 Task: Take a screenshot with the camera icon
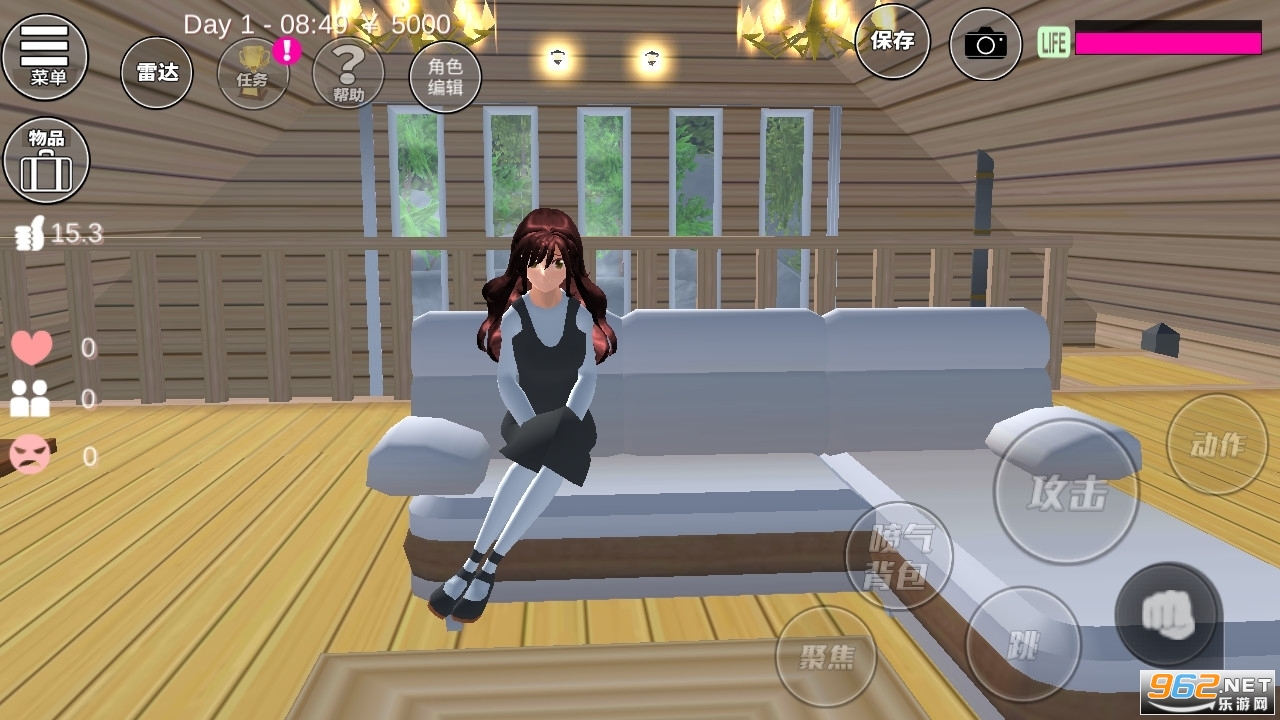(985, 44)
